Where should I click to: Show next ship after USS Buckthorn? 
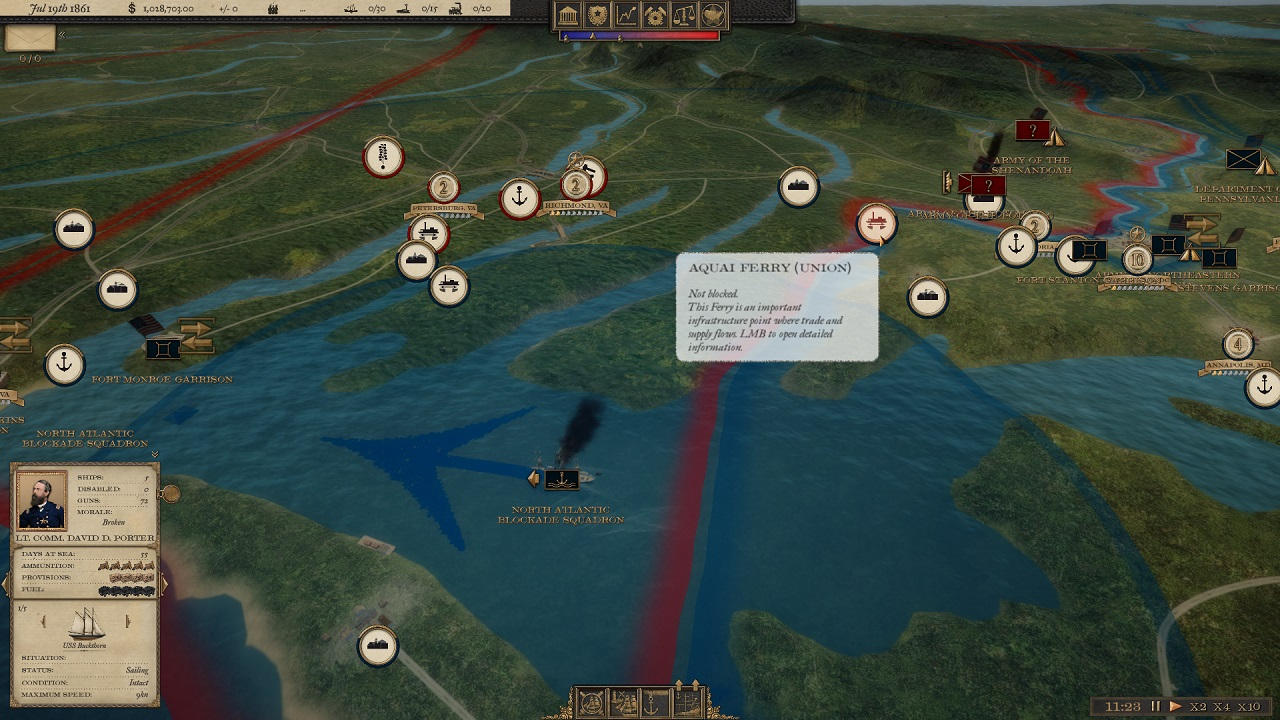(128, 622)
